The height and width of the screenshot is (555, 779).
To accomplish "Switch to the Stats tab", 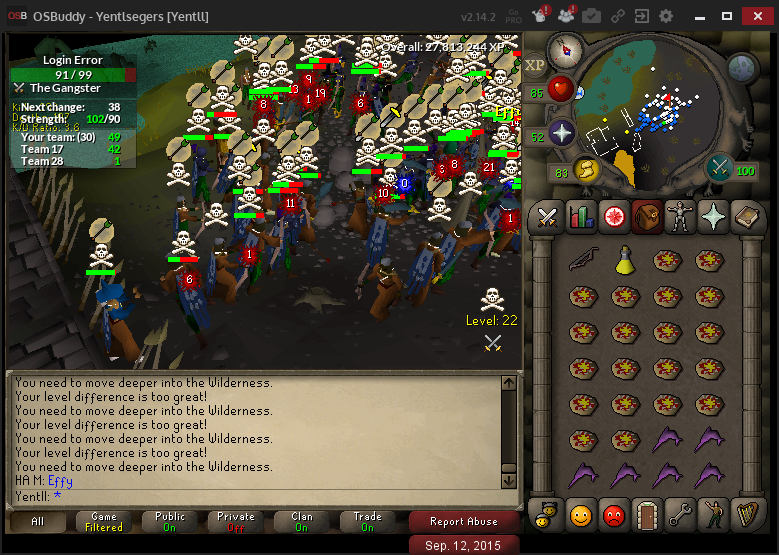I will (581, 216).
